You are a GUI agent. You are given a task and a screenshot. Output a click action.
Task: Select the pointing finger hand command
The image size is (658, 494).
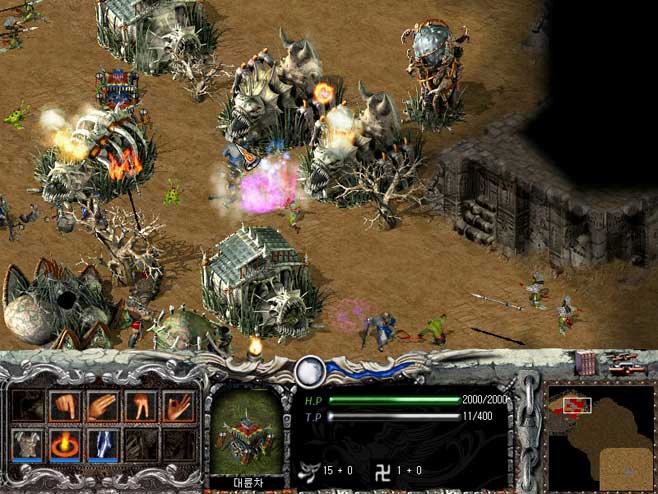tap(65, 407)
